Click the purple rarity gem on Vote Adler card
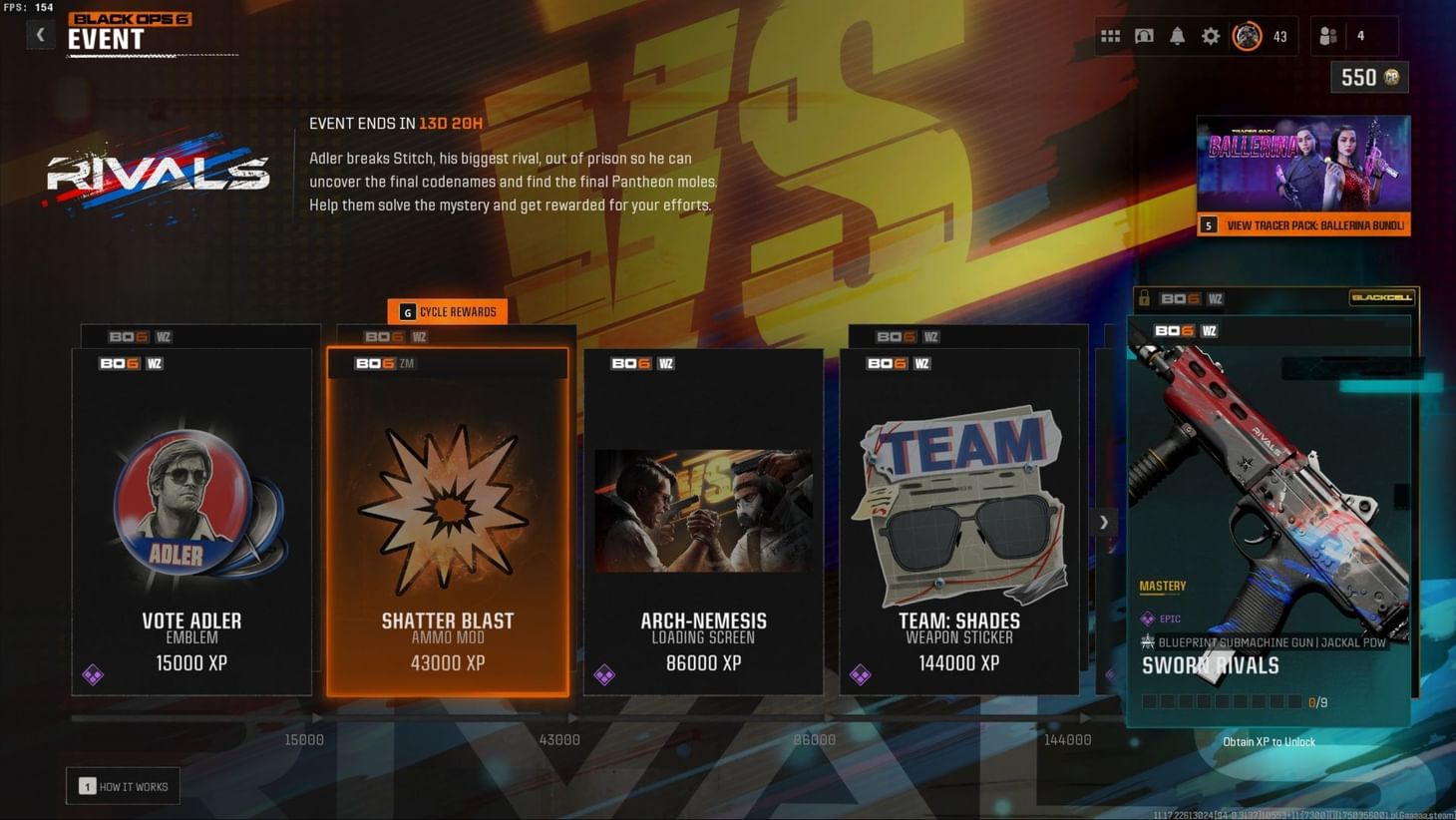 tap(95, 675)
